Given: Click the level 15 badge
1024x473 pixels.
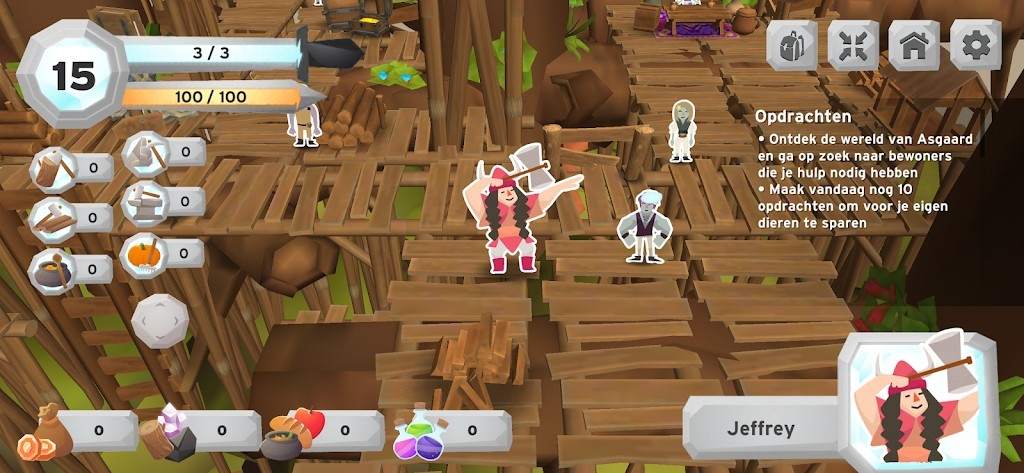Looking at the screenshot, I should pos(73,76).
